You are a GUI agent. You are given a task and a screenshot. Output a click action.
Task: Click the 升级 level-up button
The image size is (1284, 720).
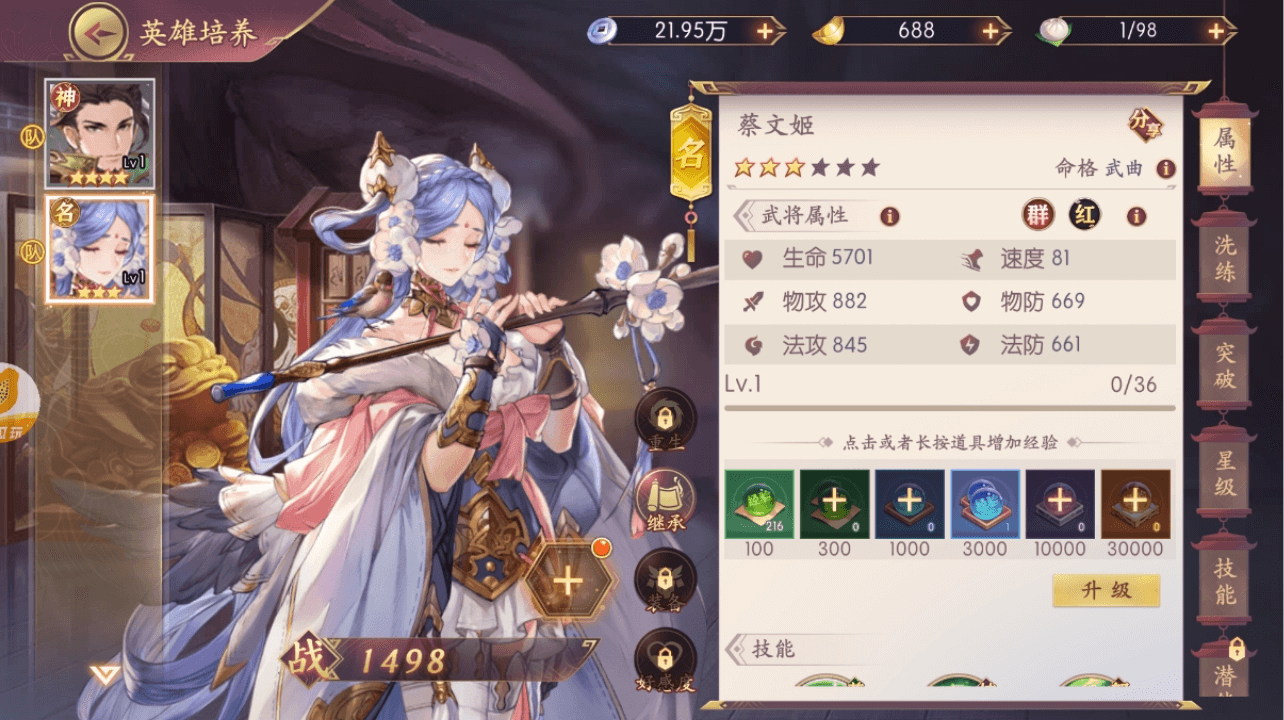point(1106,590)
